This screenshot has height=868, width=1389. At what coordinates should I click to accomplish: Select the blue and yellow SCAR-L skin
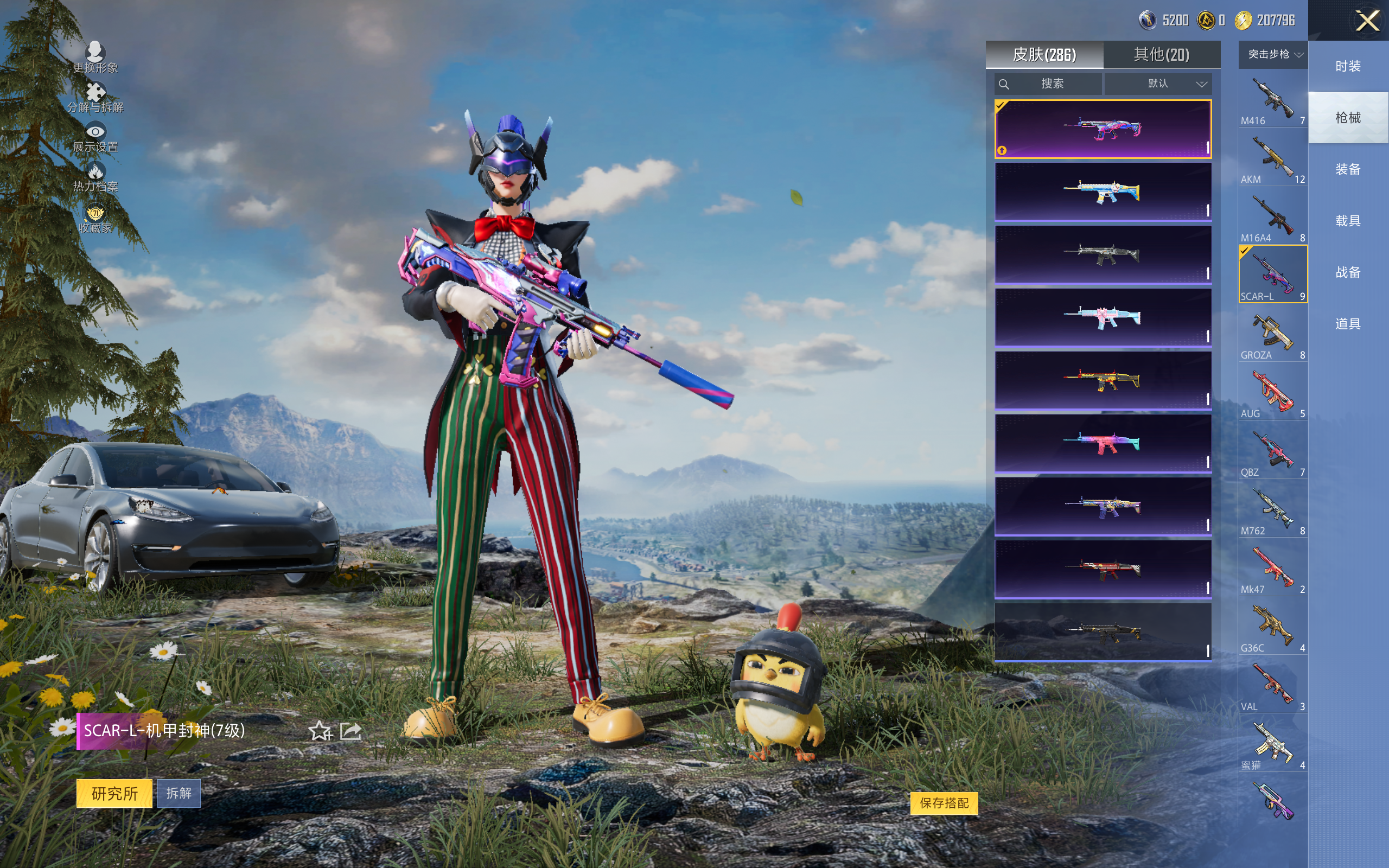click(x=1103, y=192)
